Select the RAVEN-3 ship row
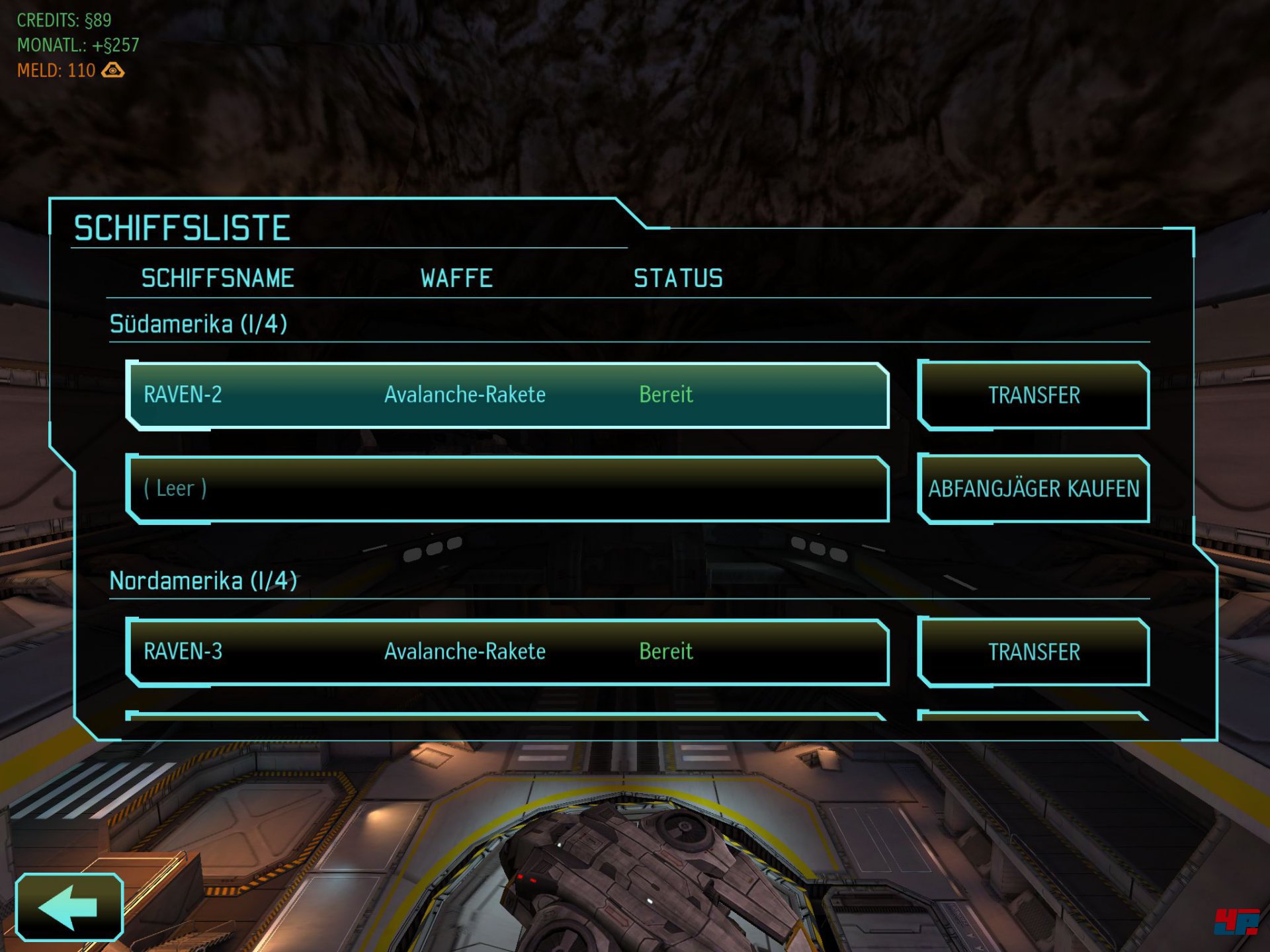The width and height of the screenshot is (1270, 952). tap(507, 652)
